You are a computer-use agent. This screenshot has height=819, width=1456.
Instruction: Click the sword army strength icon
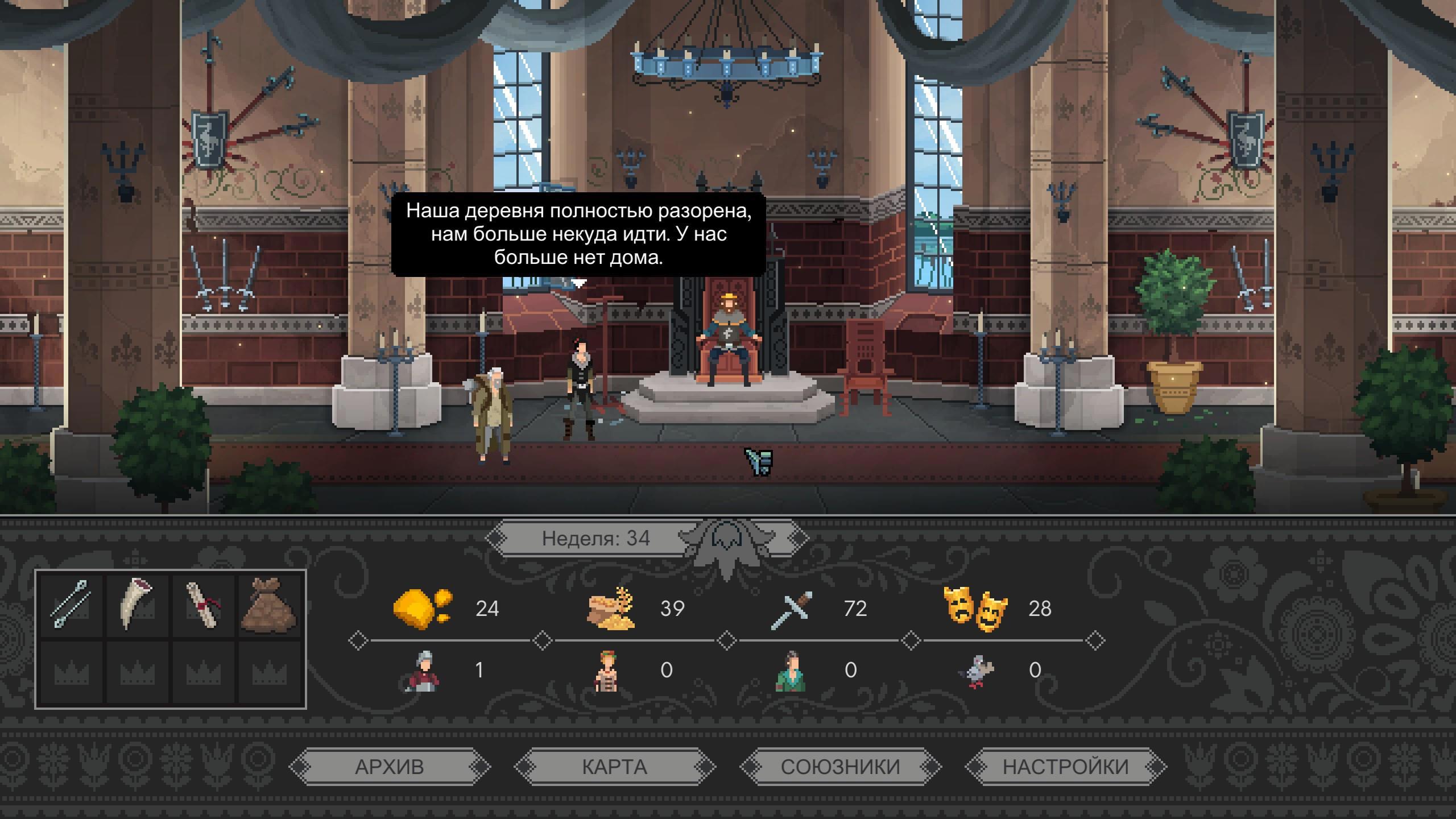(x=792, y=610)
